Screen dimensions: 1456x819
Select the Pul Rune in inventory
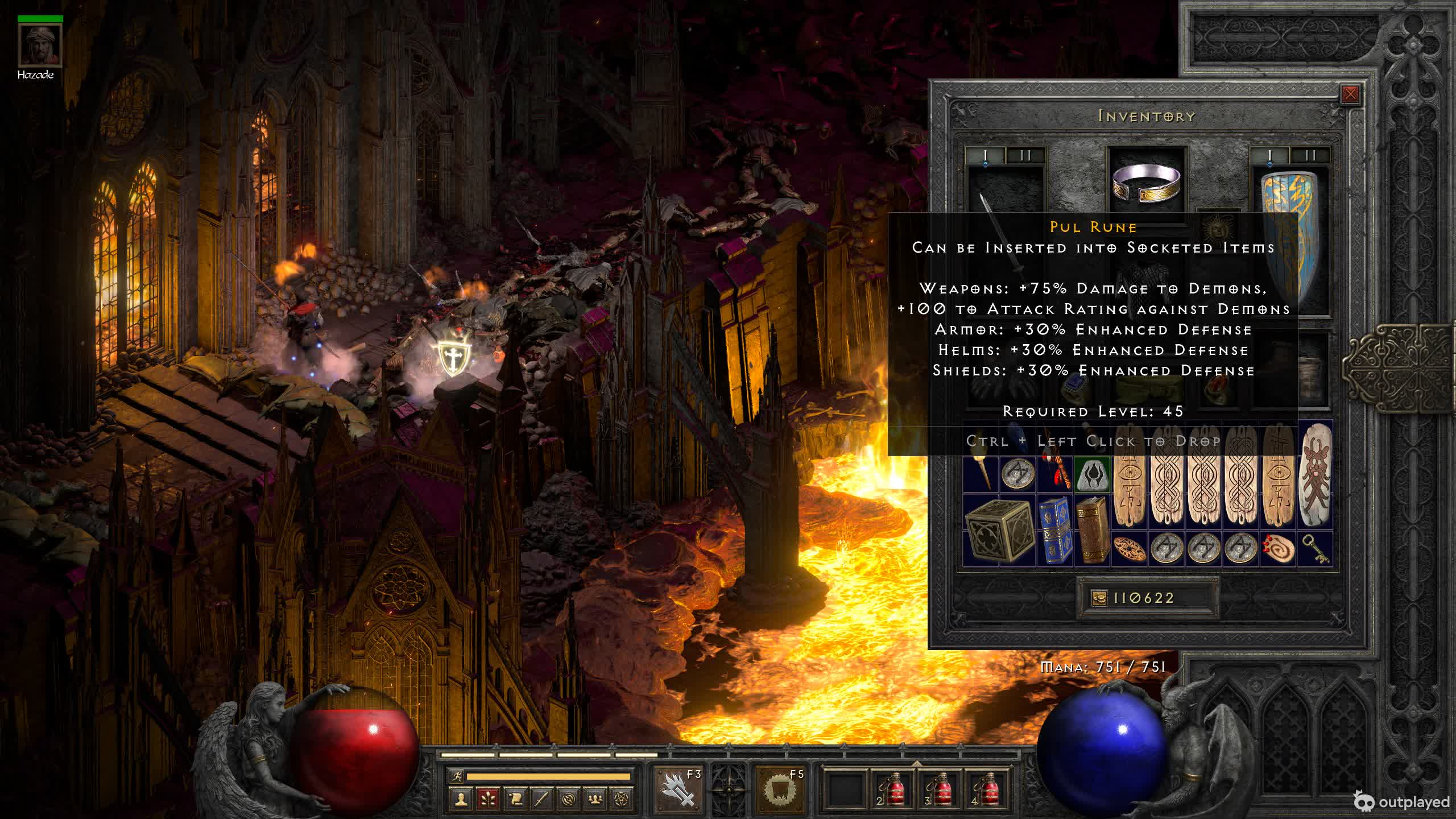(1091, 474)
